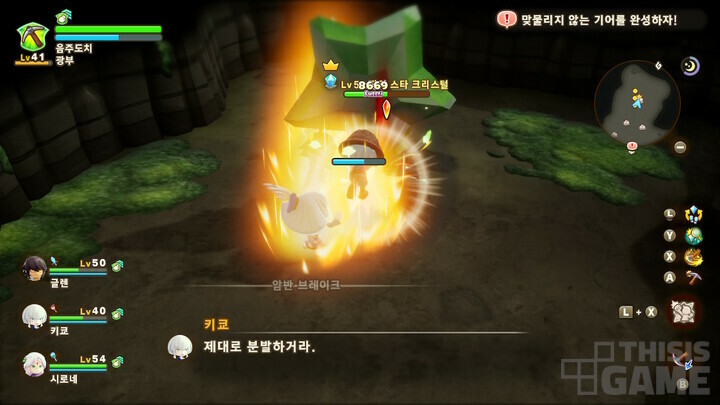Select the crescent moon night icon
The image size is (720, 405).
691,66
